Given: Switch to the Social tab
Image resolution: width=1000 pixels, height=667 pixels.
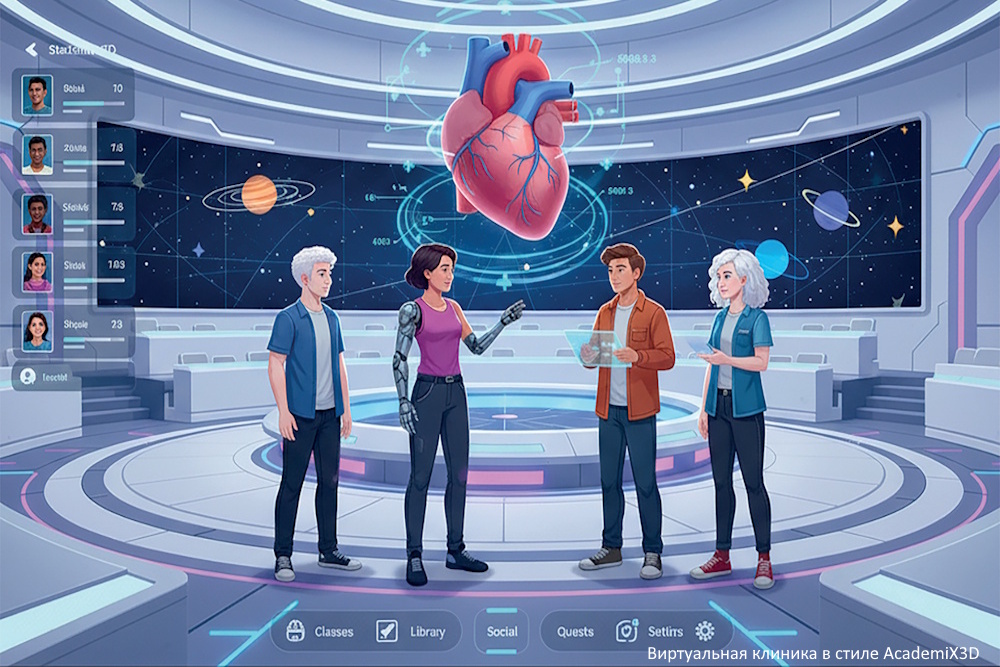Looking at the screenshot, I should 502,632.
